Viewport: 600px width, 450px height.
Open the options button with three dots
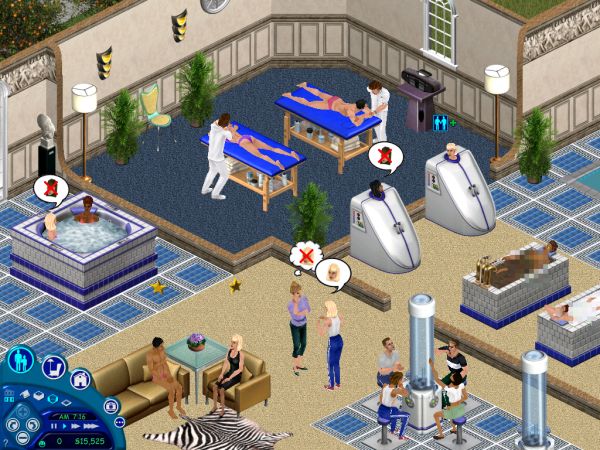pyautogui.click(x=120, y=421)
